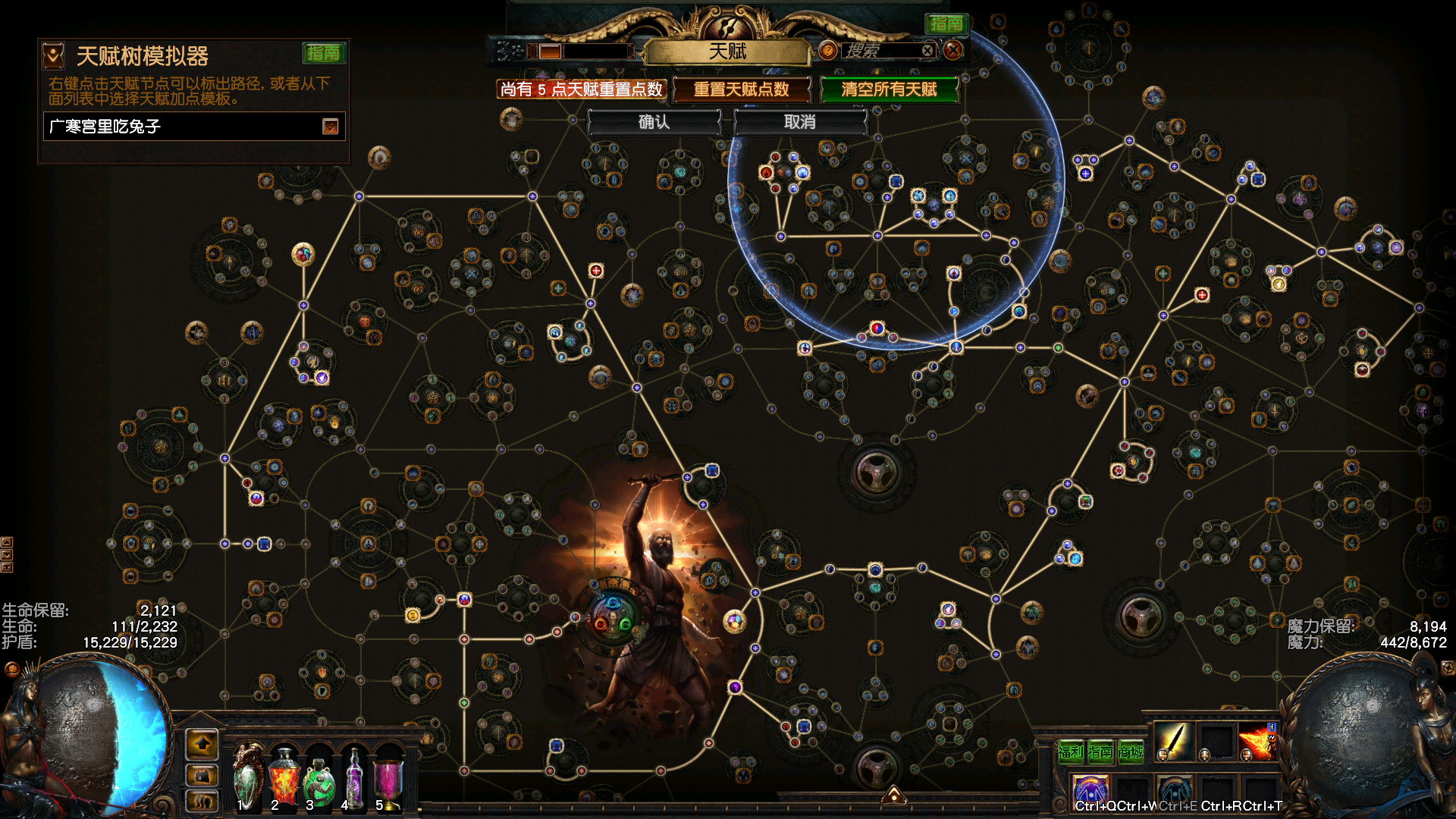
Task: Confirm talent changes with 确认 button
Action: (654, 122)
